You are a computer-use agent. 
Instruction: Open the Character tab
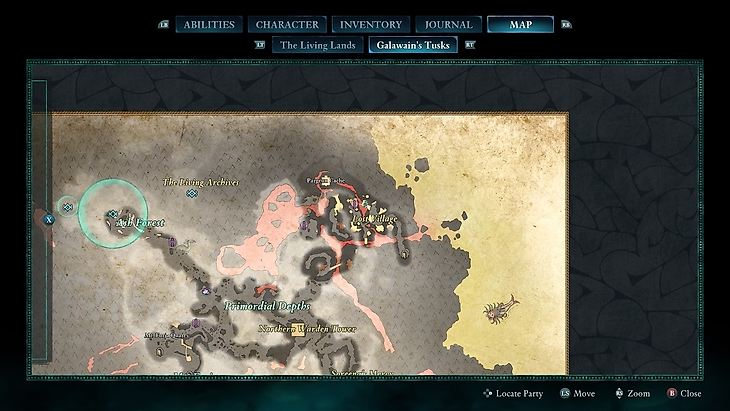coord(287,24)
